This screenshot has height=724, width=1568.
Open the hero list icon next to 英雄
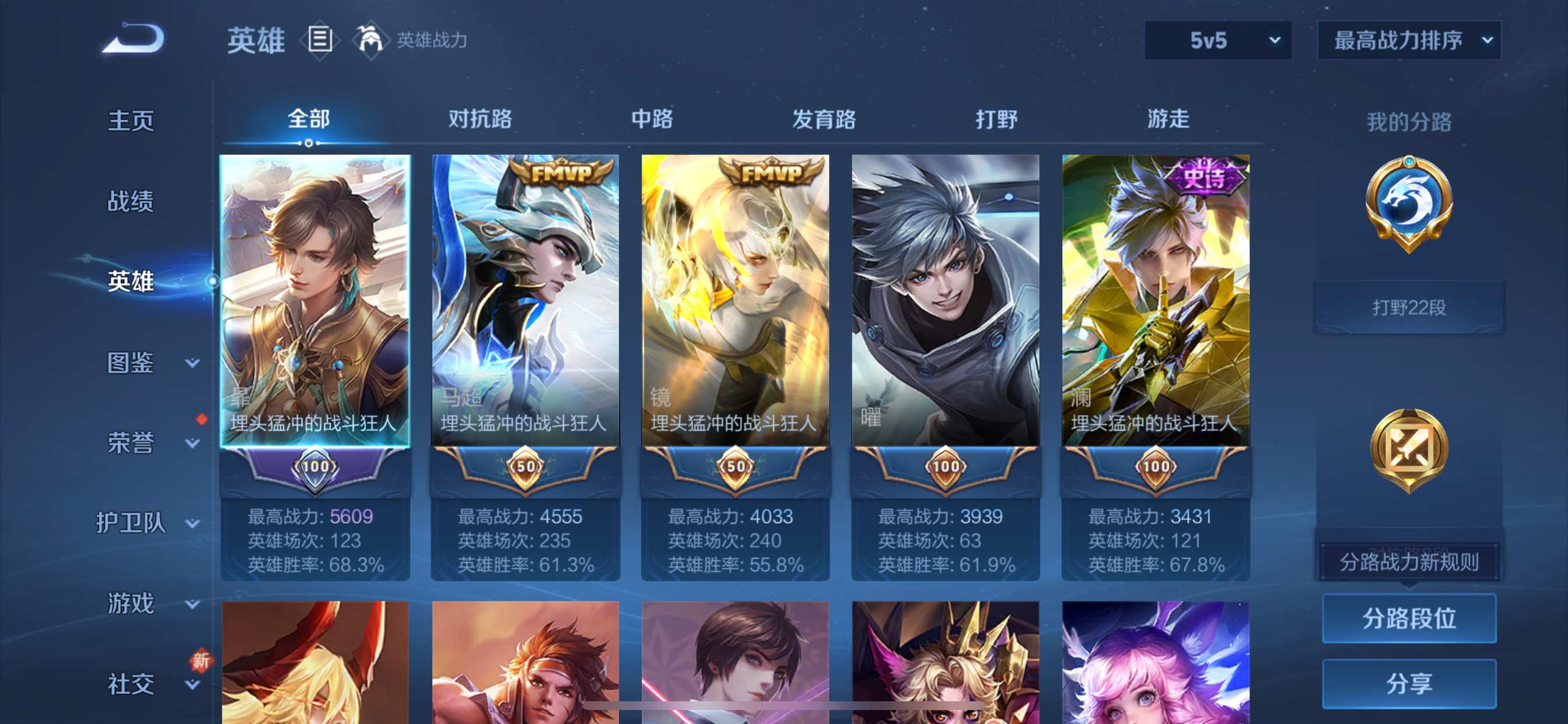point(319,40)
